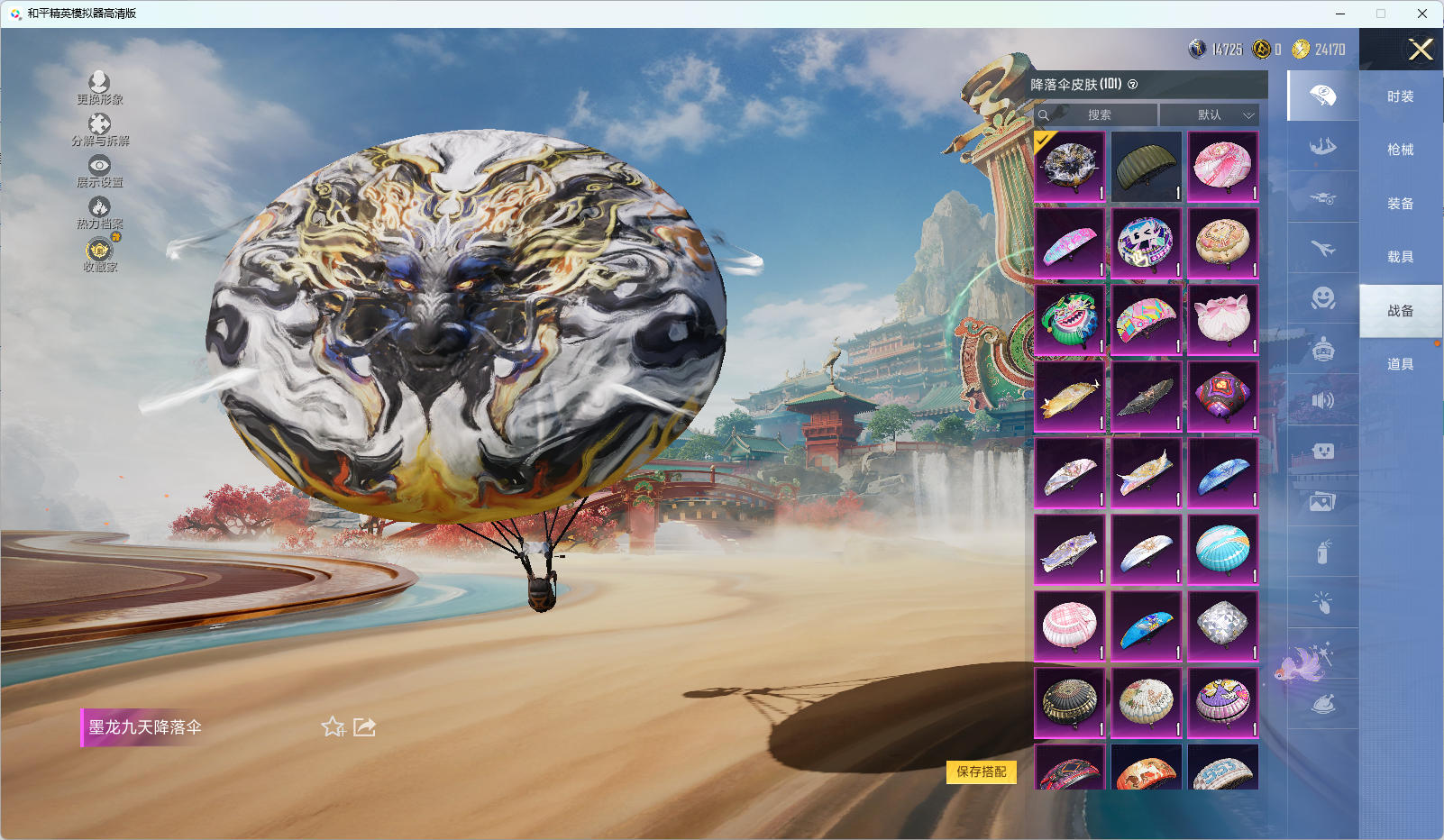
Task: Open the 默认 sort dropdown
Action: click(x=1210, y=115)
